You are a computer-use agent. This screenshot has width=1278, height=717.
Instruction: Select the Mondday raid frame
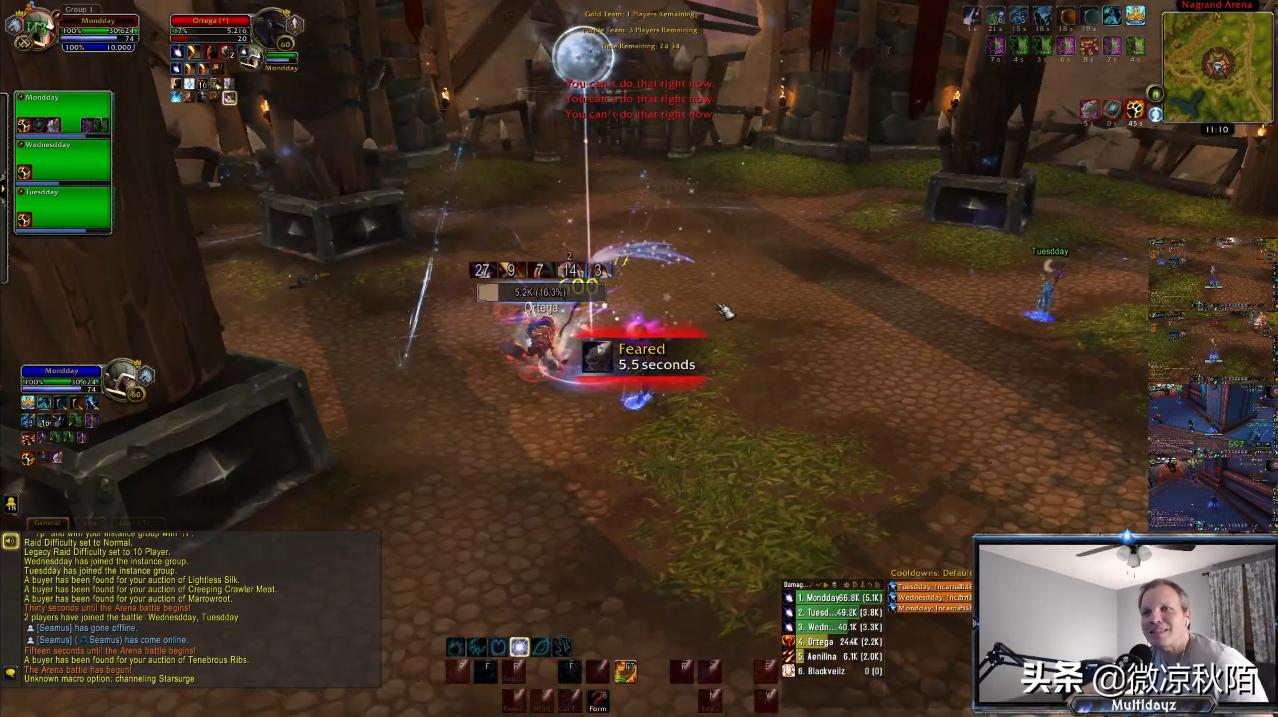coord(63,114)
